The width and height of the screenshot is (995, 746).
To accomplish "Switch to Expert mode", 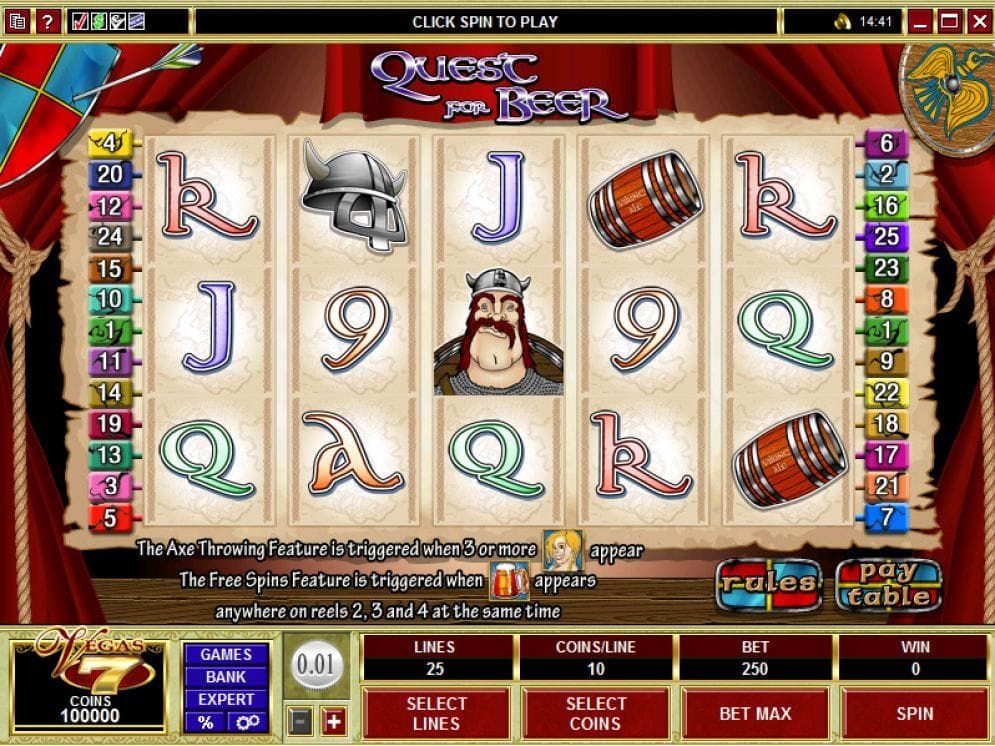I will point(225,699).
